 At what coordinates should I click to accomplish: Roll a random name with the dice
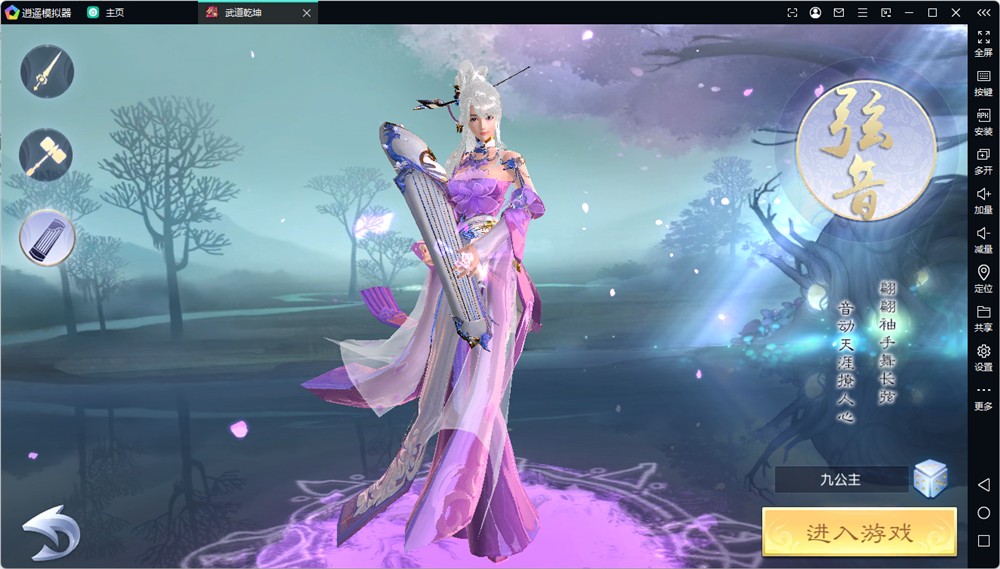pyautogui.click(x=930, y=479)
